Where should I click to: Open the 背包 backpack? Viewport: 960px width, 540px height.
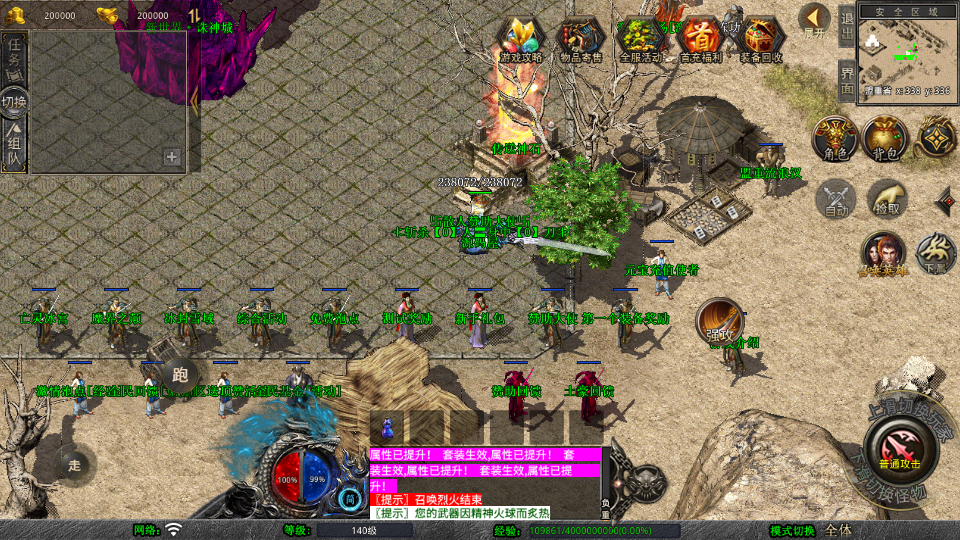pyautogui.click(x=885, y=139)
